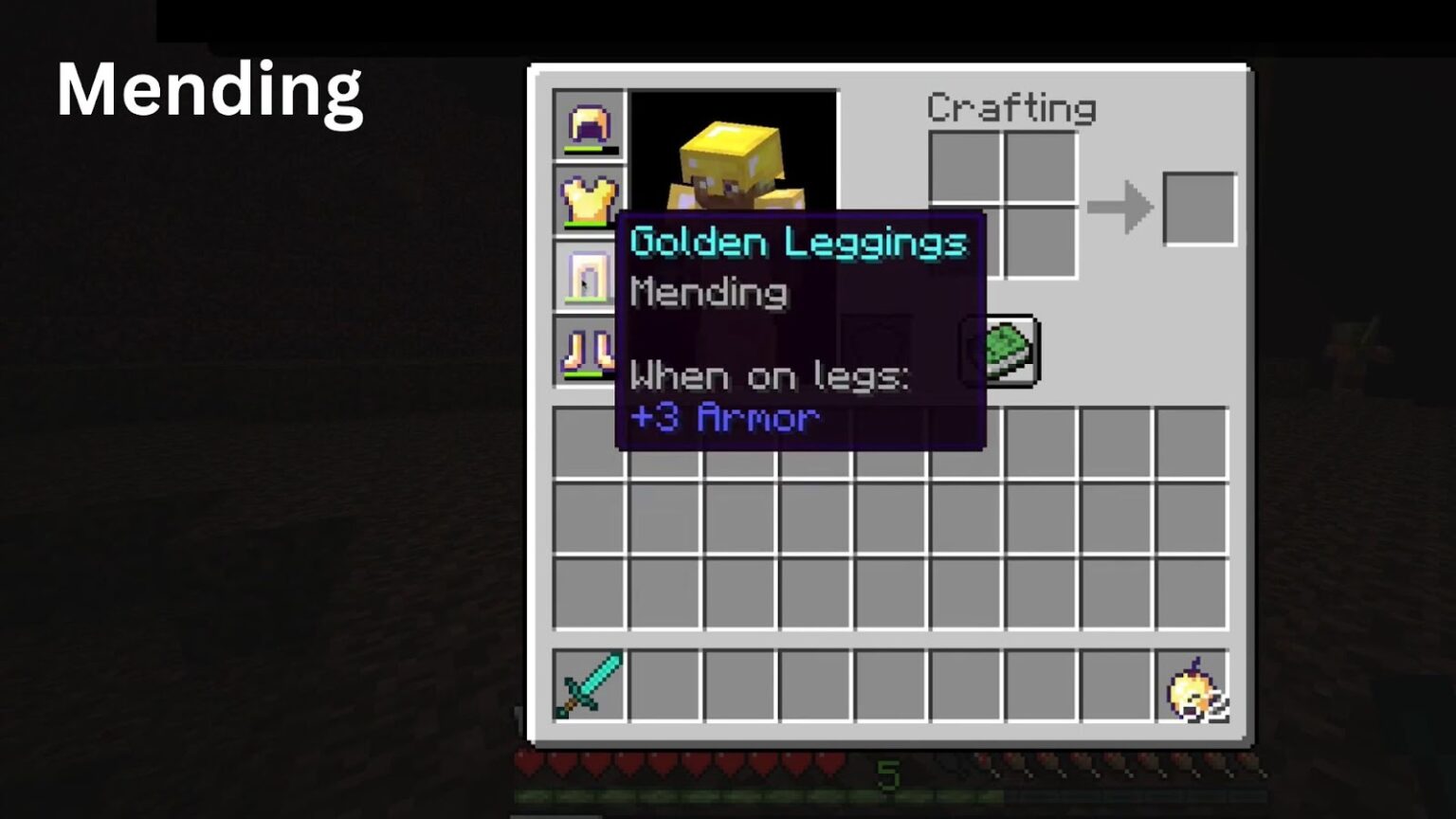This screenshot has height=819, width=1456.
Task: Click the top-left crafting grid slot
Action: [966, 164]
